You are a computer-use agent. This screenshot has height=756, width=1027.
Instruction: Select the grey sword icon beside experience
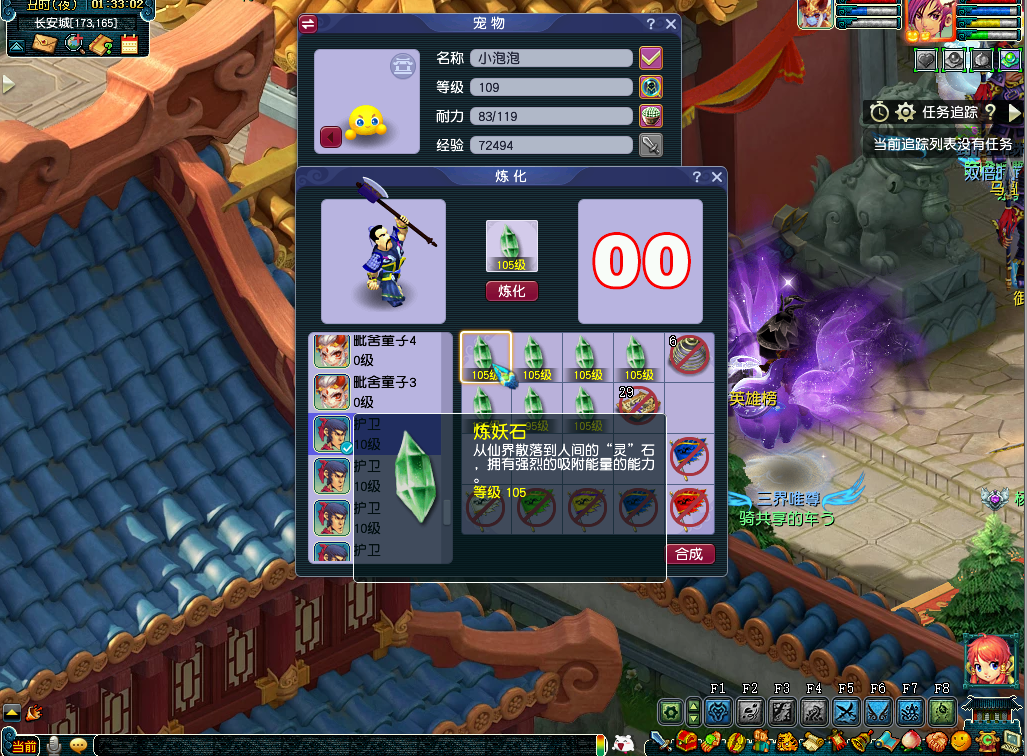651,146
